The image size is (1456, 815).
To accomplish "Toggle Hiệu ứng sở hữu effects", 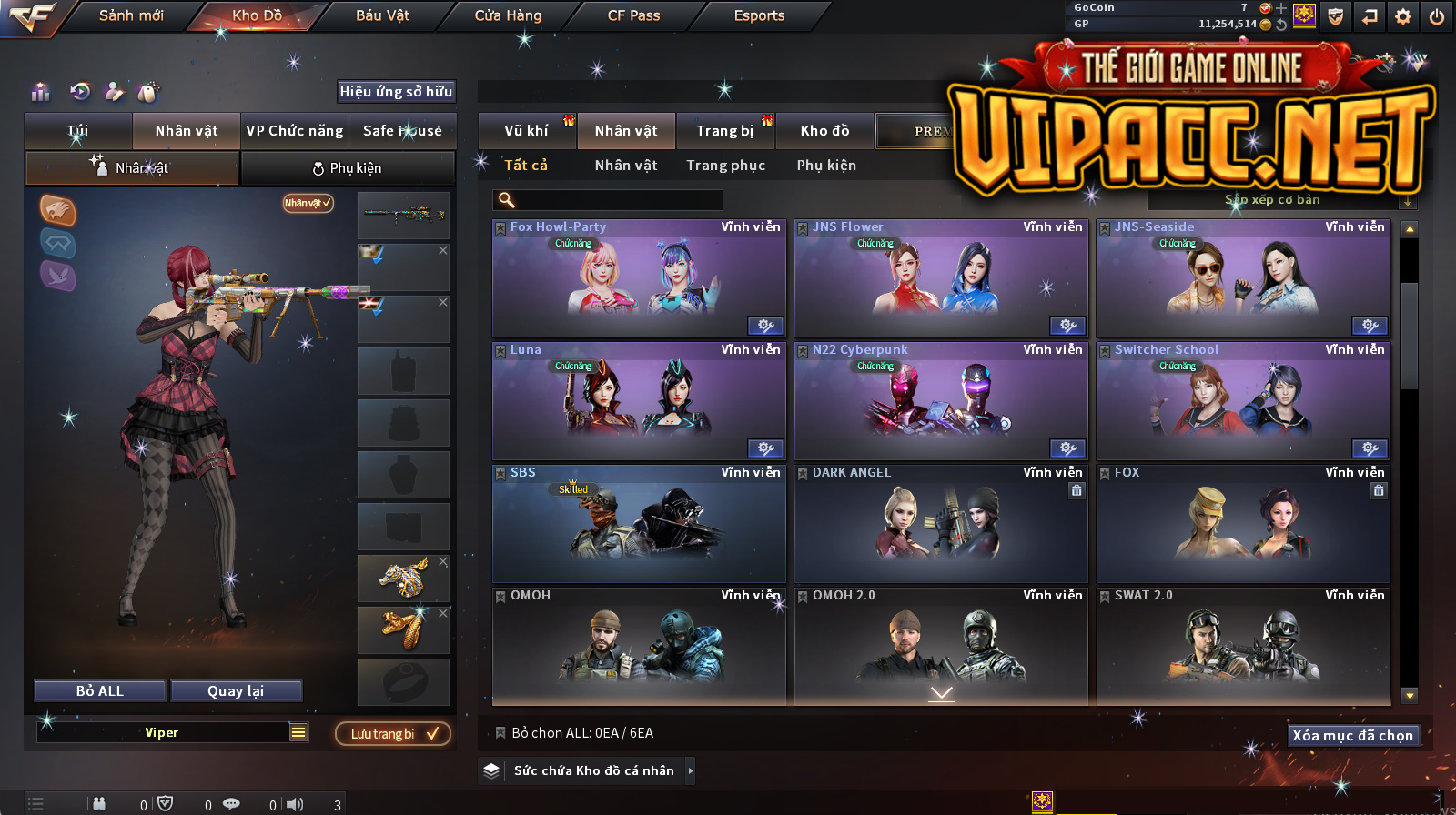I will [396, 91].
